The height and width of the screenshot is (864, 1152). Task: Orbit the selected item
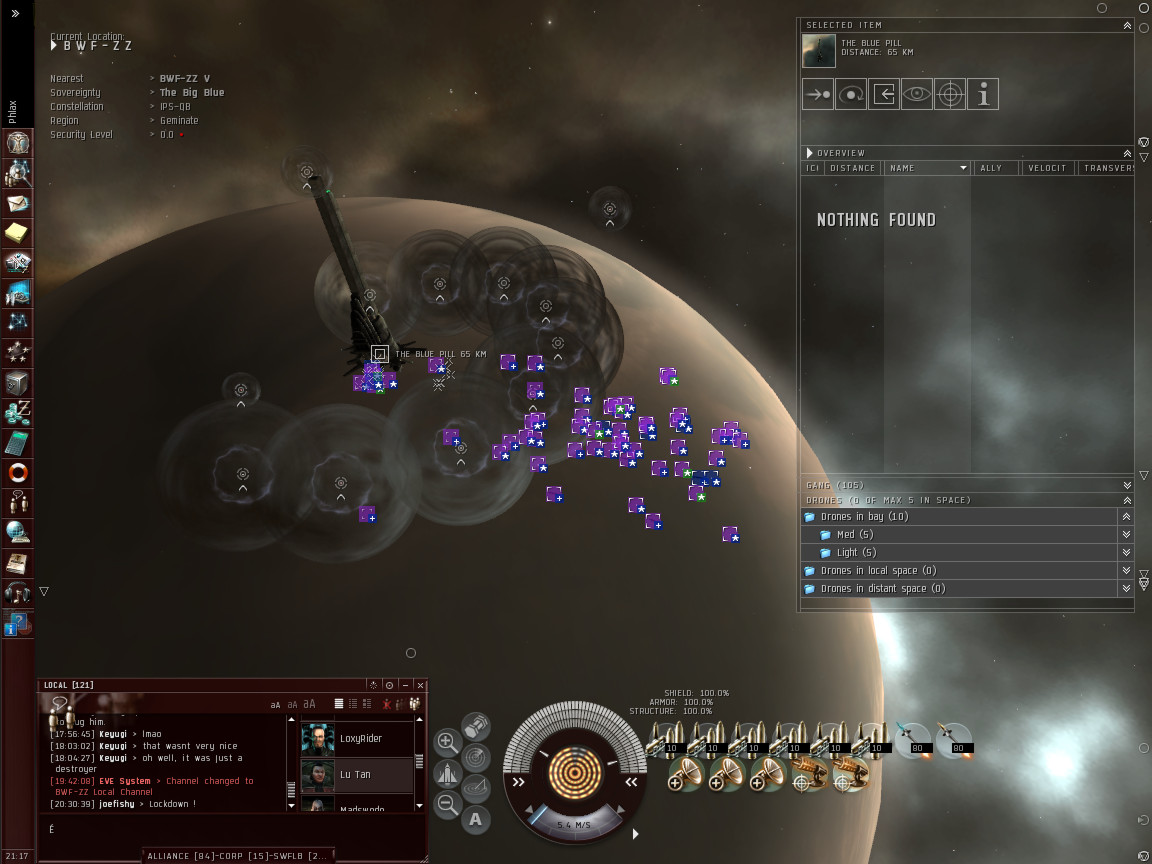(x=851, y=95)
